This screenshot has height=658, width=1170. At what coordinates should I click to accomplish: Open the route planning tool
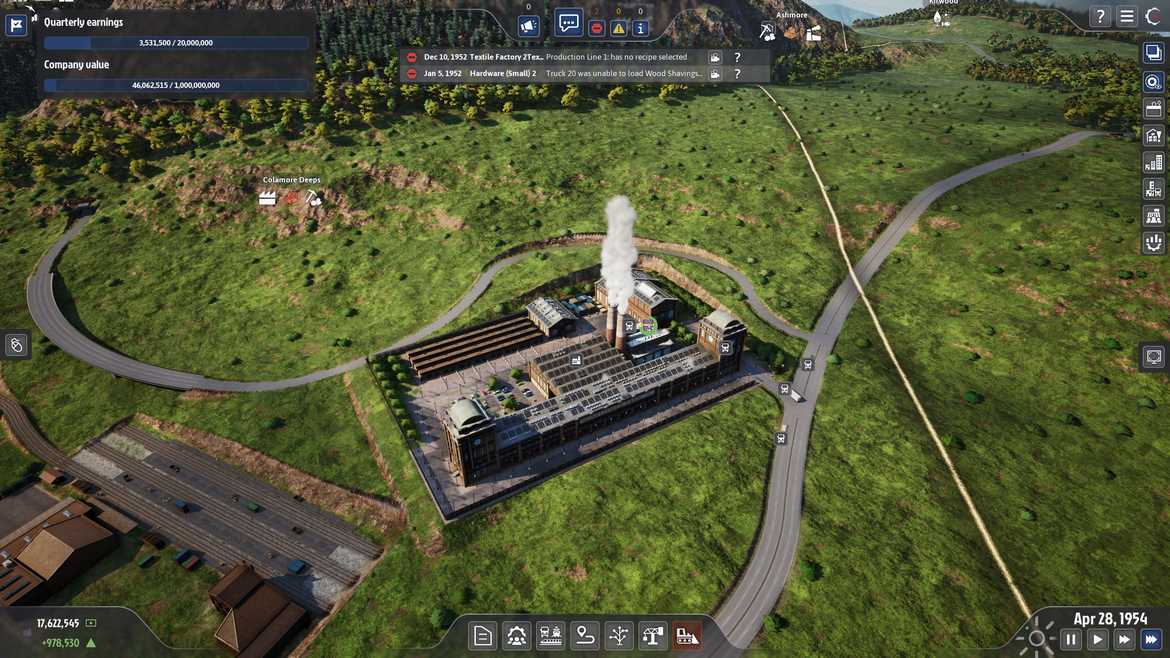585,635
